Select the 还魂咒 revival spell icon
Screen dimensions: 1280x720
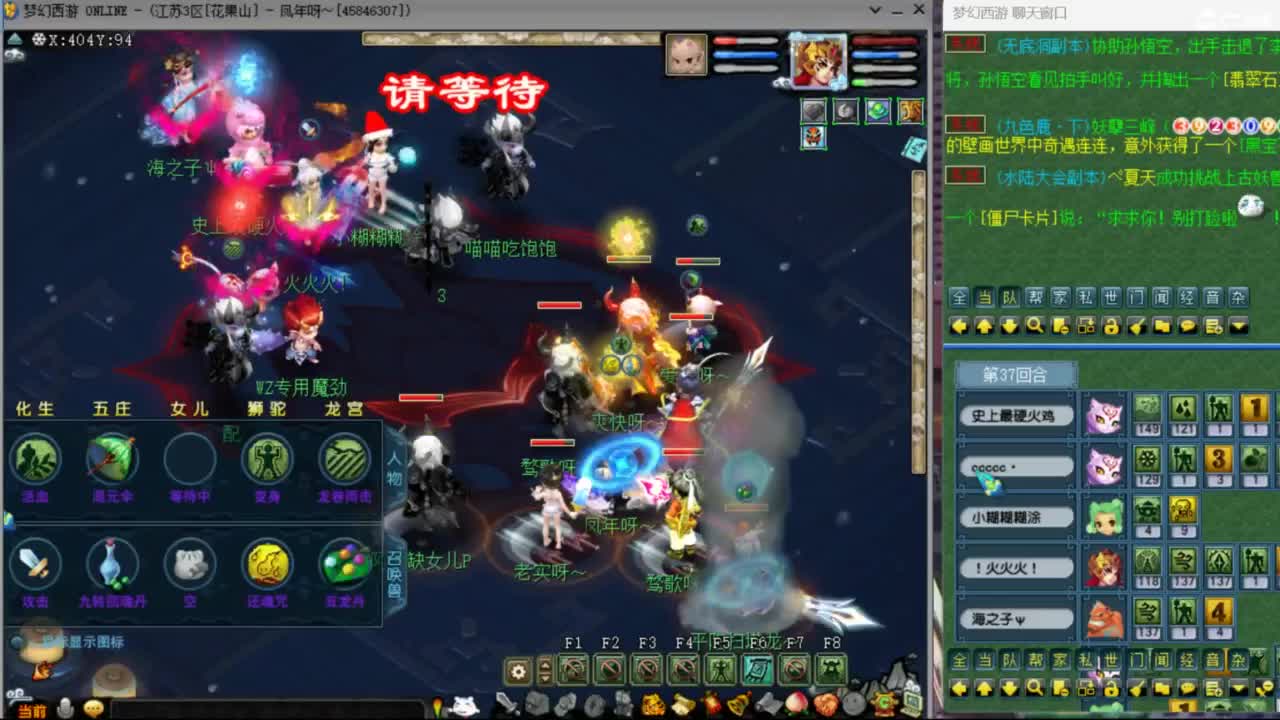pos(267,562)
